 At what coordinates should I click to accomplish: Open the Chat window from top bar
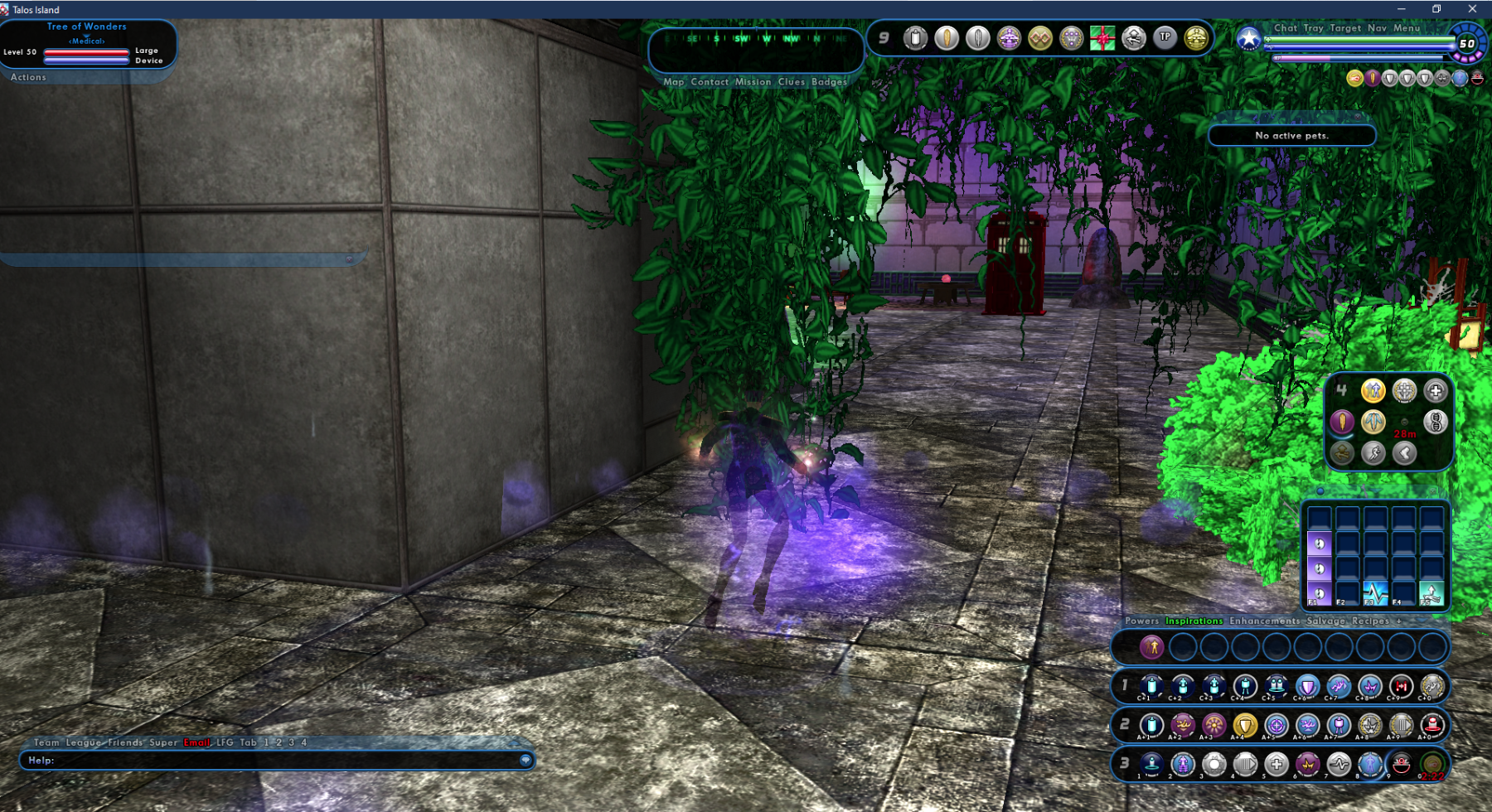click(x=1286, y=28)
